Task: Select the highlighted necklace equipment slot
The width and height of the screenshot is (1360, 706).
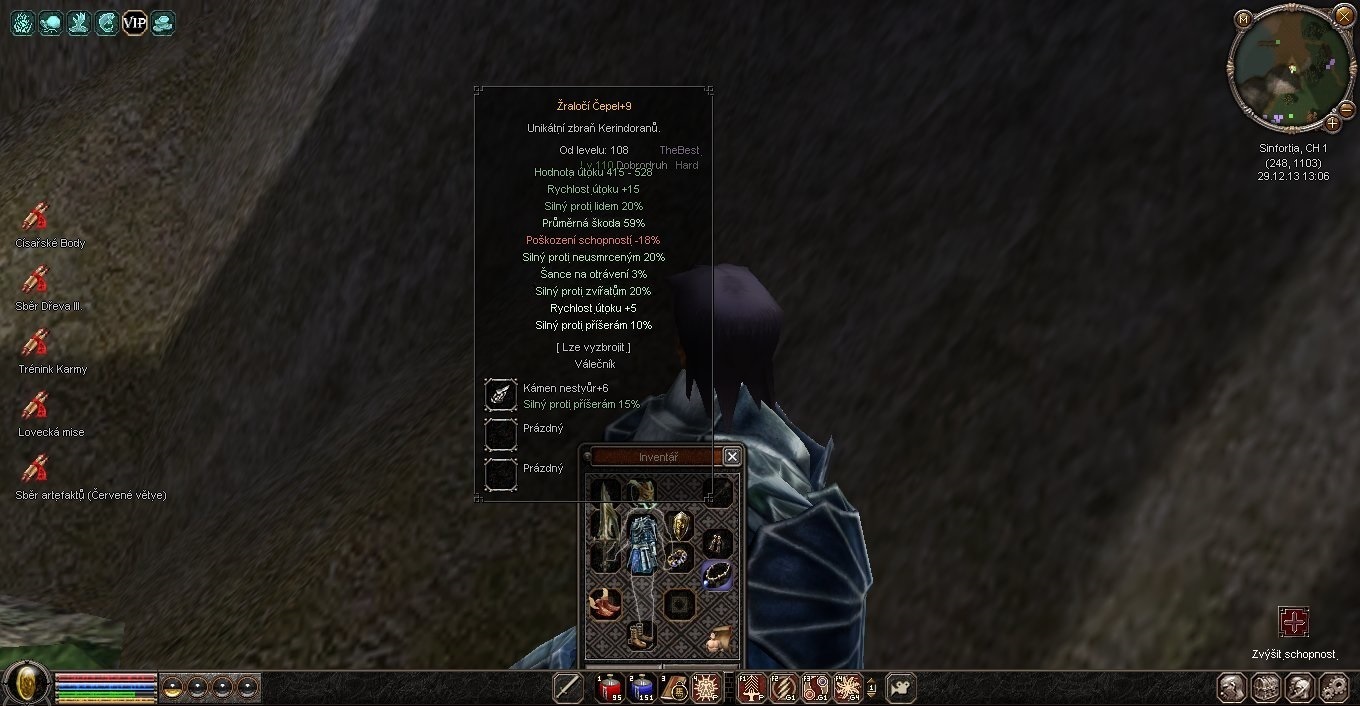Action: [x=716, y=574]
